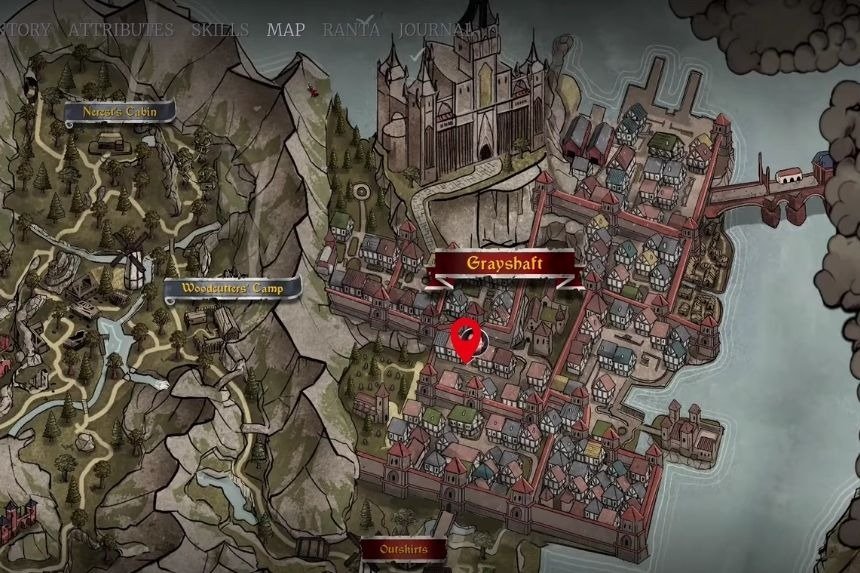Switch to the Attributes tab

120,30
